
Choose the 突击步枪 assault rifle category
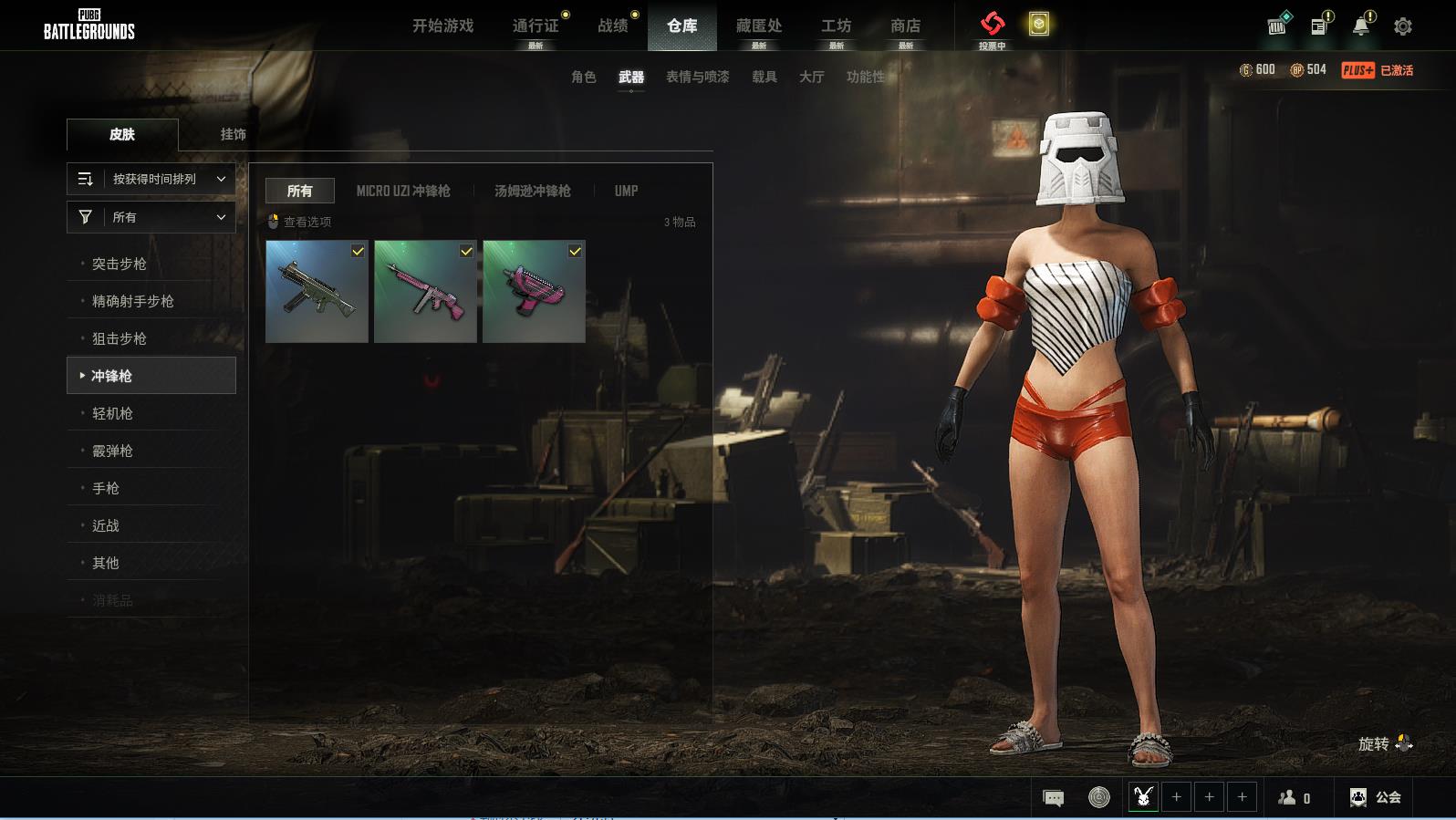(x=120, y=264)
